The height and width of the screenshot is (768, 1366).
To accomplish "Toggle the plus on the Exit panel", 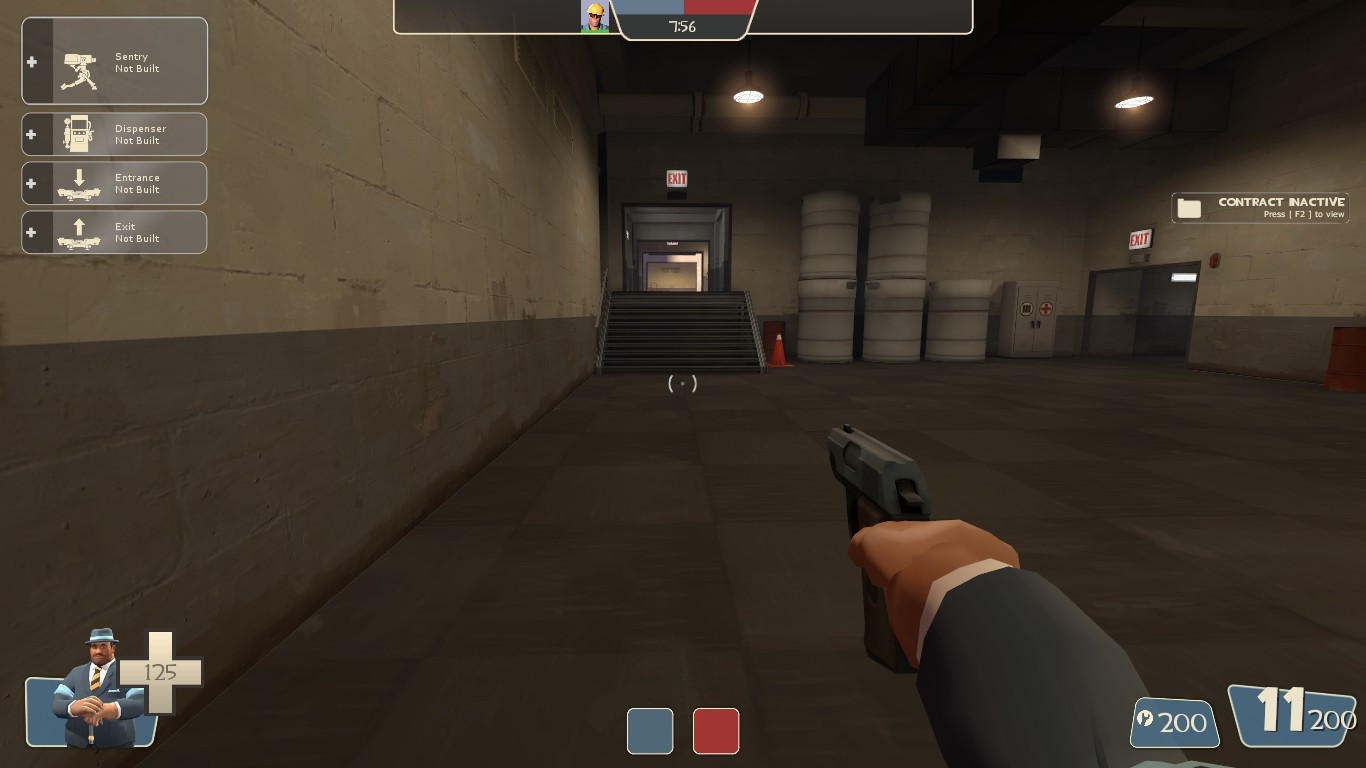I will click(31, 231).
